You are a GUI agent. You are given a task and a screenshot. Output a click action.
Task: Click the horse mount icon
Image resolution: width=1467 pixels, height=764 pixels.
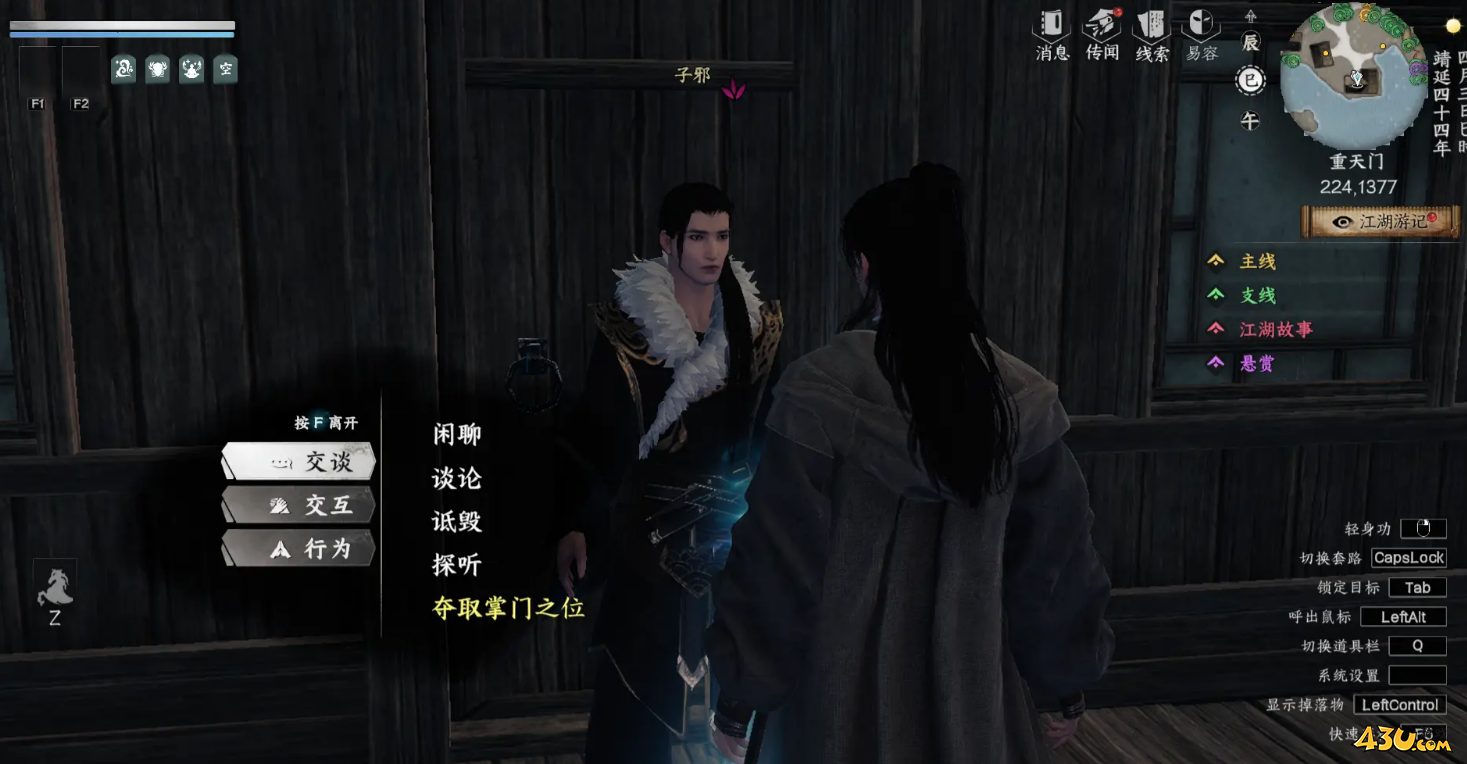click(x=55, y=586)
